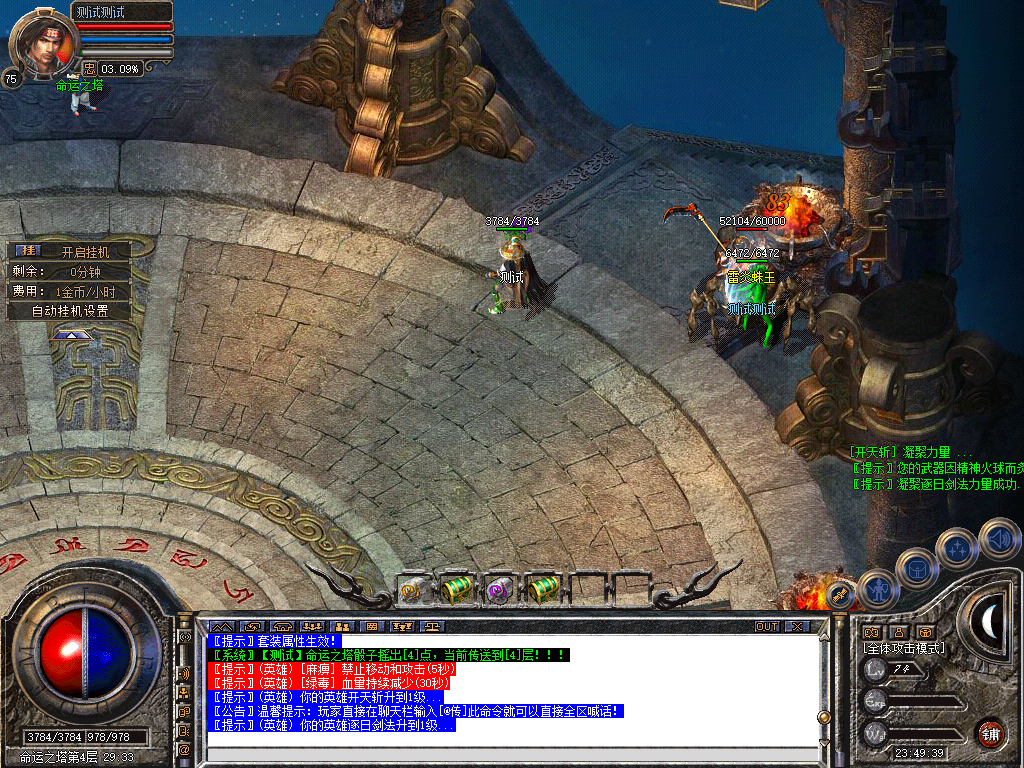Open the bag round button
Screen dimensions: 1024x768
coord(916,569)
